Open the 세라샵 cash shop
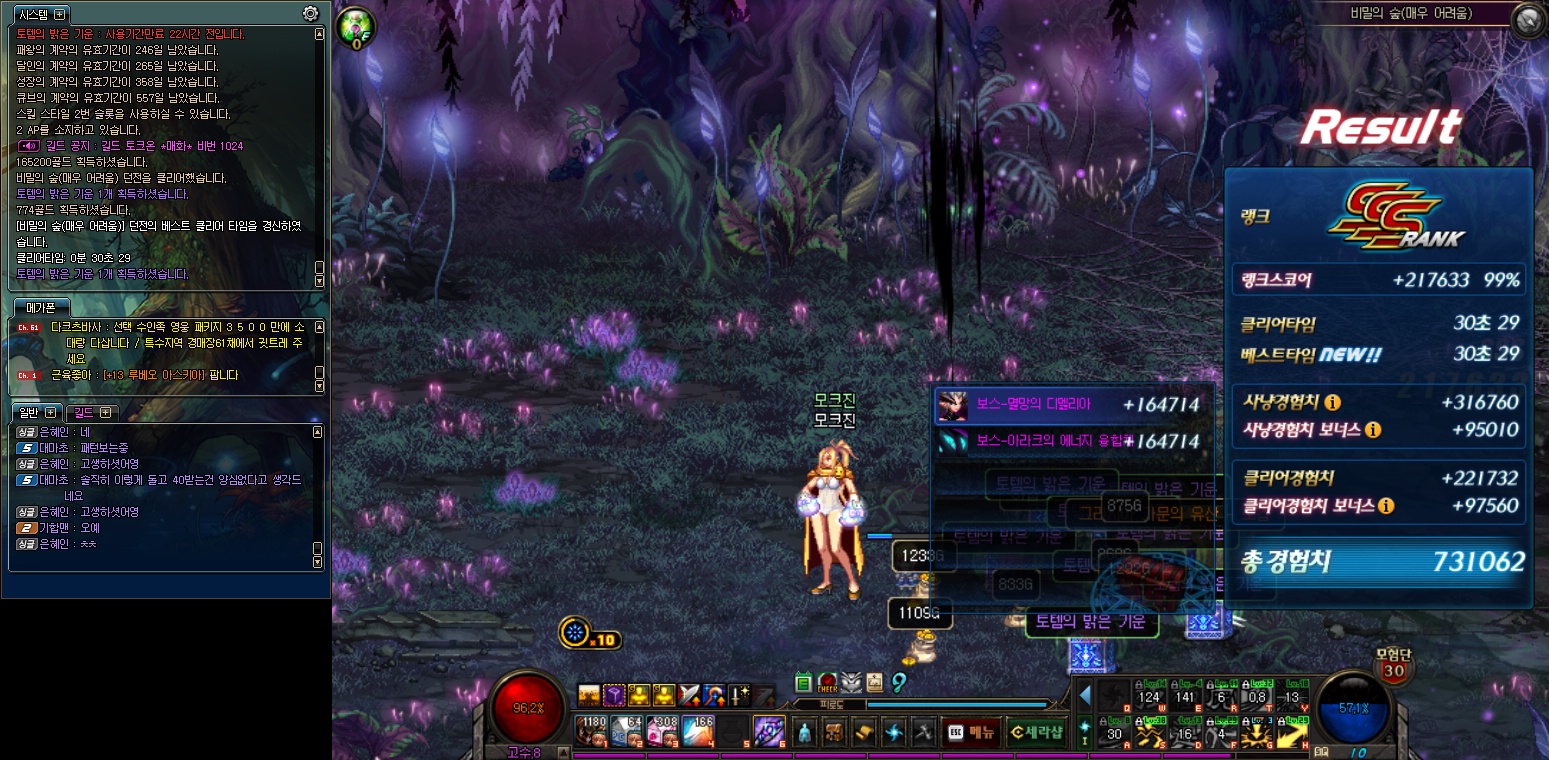 (x=1035, y=731)
